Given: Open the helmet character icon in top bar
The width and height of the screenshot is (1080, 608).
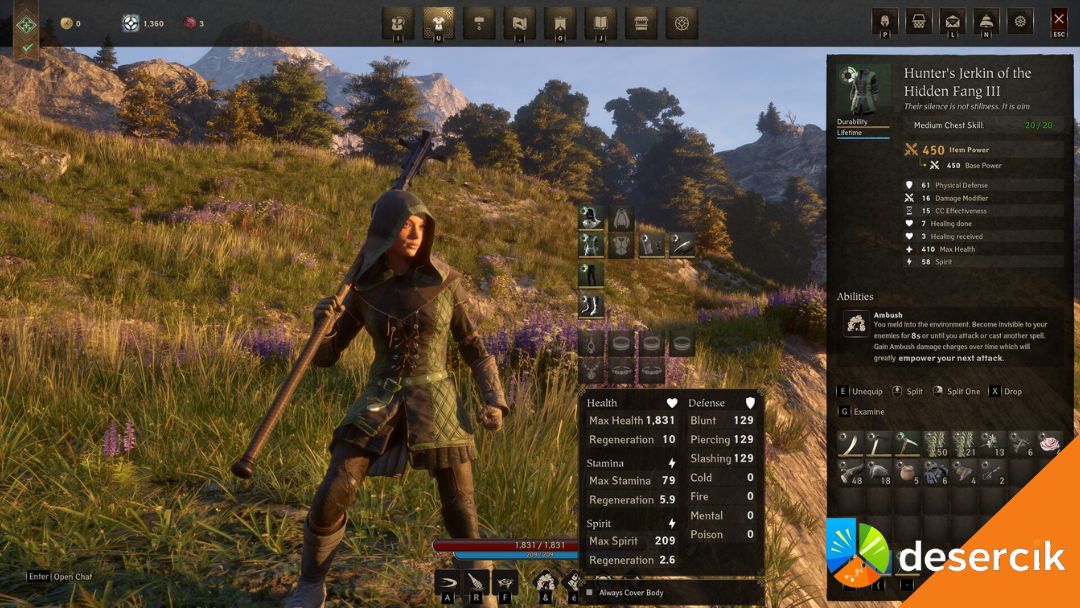Looking at the screenshot, I should (885, 21).
